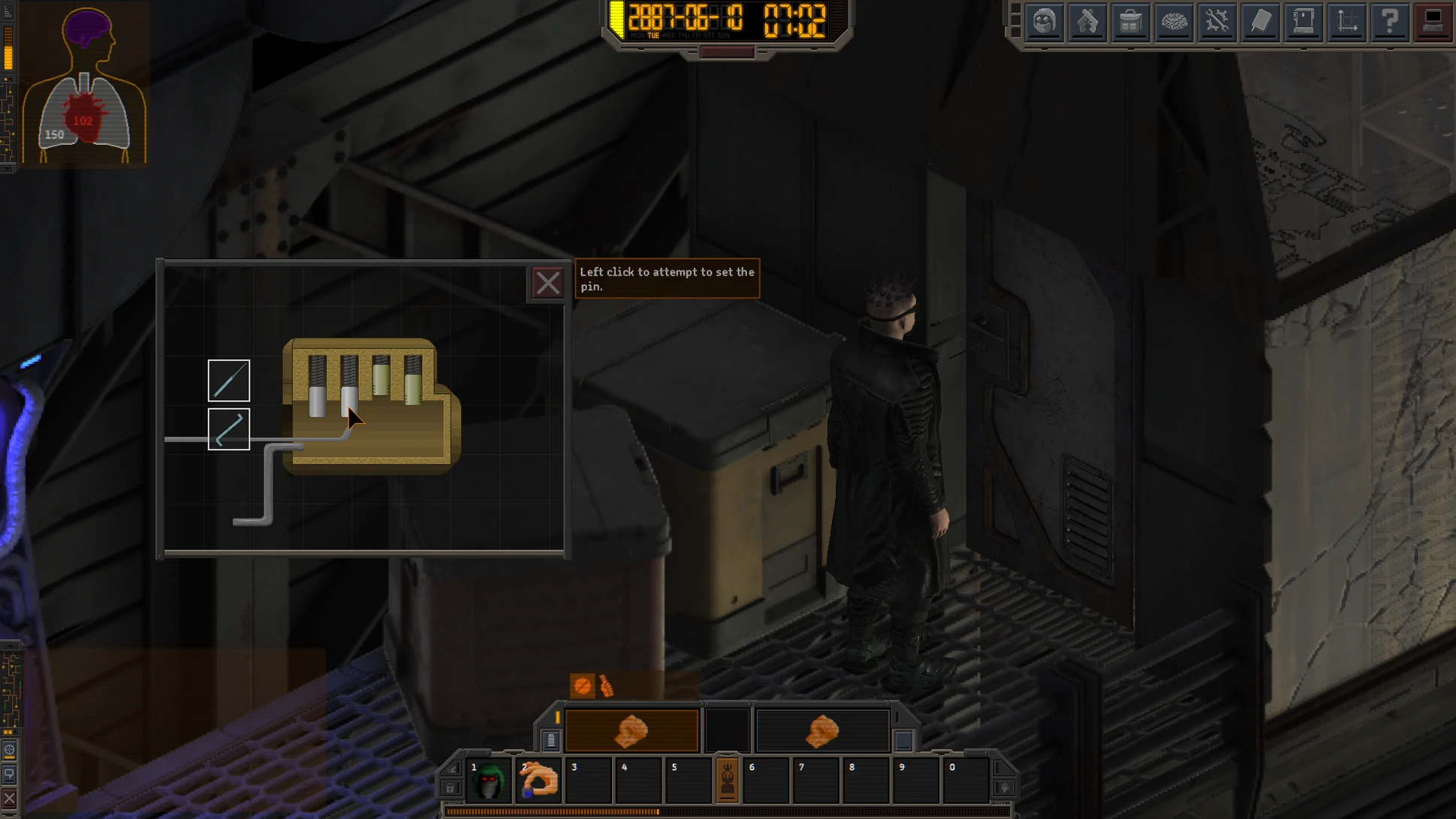
Task: Select the hand item in hotbar slot 2
Action: coord(539,781)
